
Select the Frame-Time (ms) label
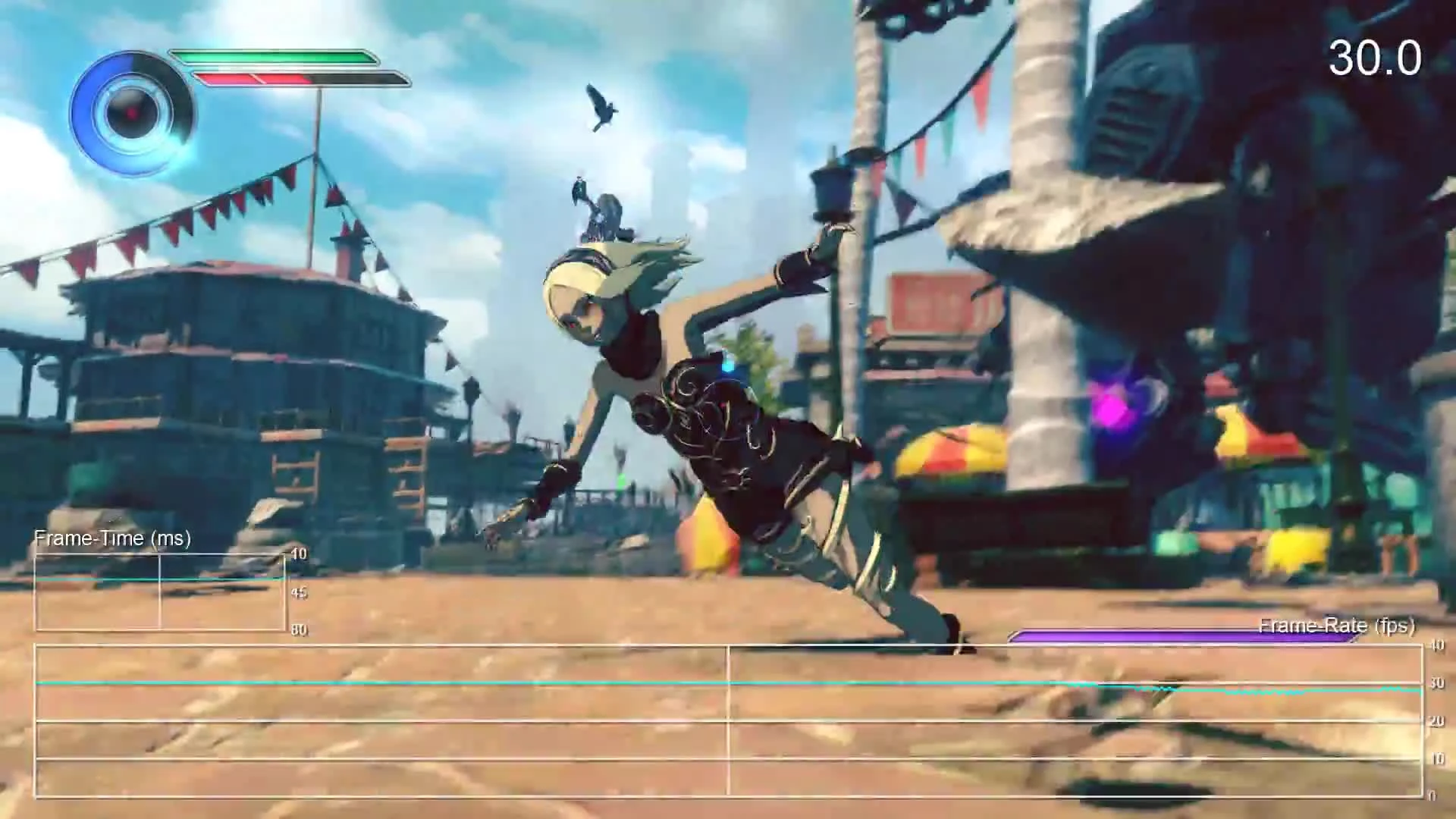(112, 538)
